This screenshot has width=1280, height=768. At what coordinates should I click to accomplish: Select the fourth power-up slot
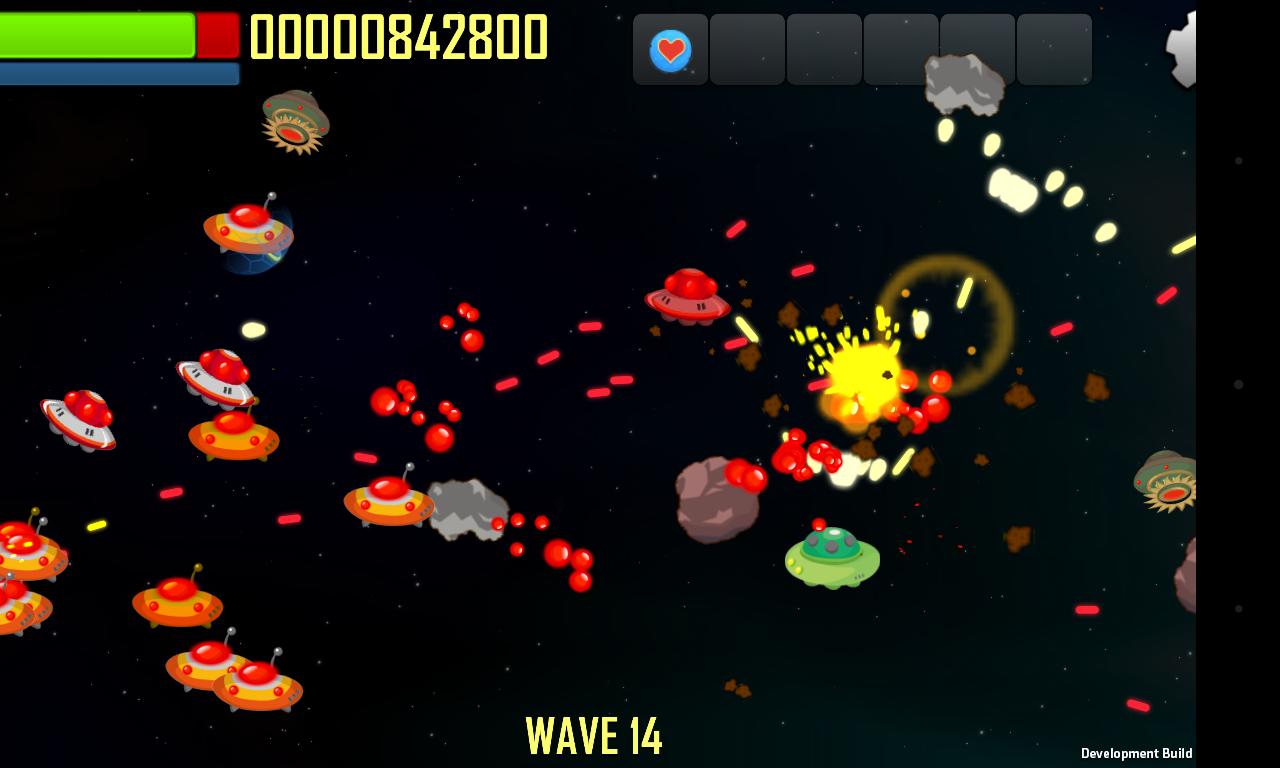pos(901,49)
